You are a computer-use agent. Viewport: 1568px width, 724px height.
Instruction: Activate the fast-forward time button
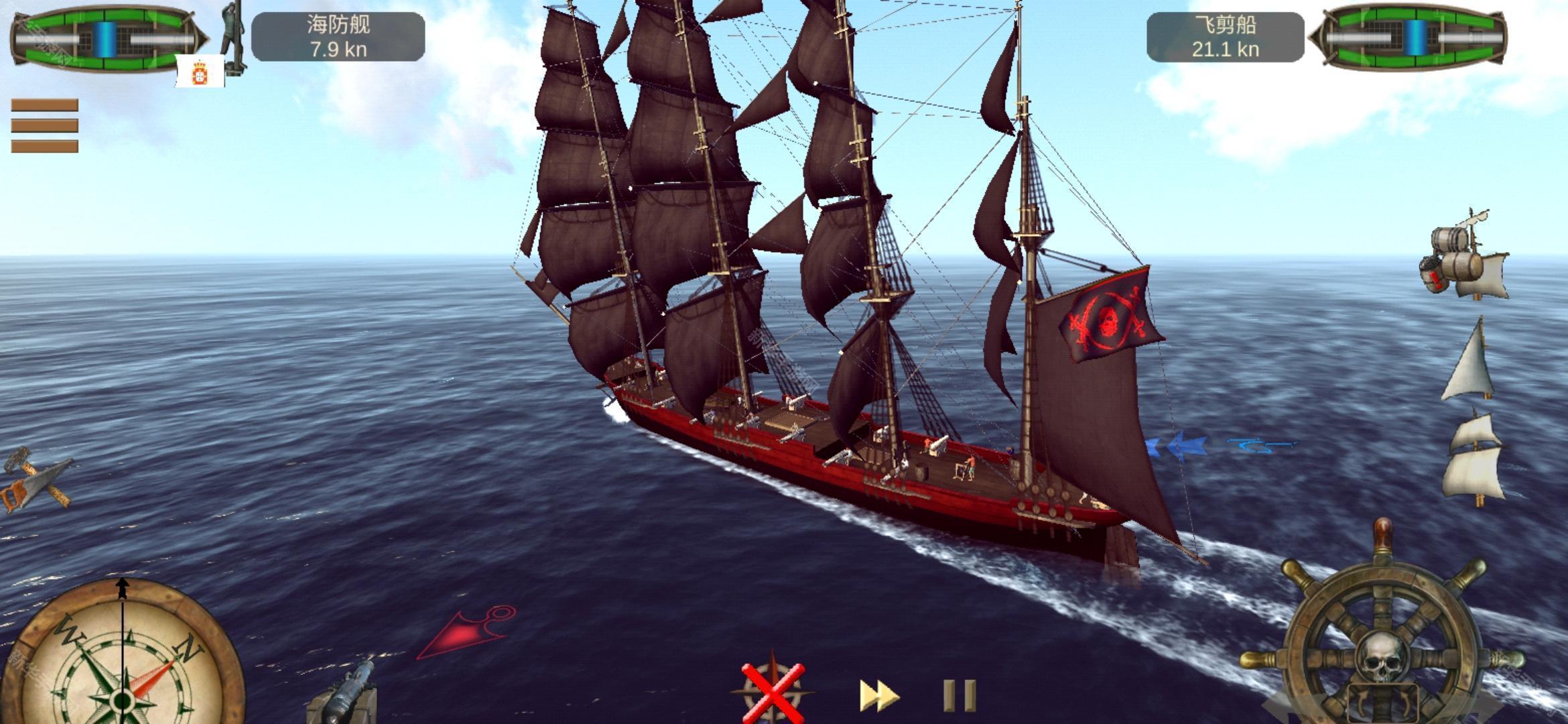coord(878,696)
